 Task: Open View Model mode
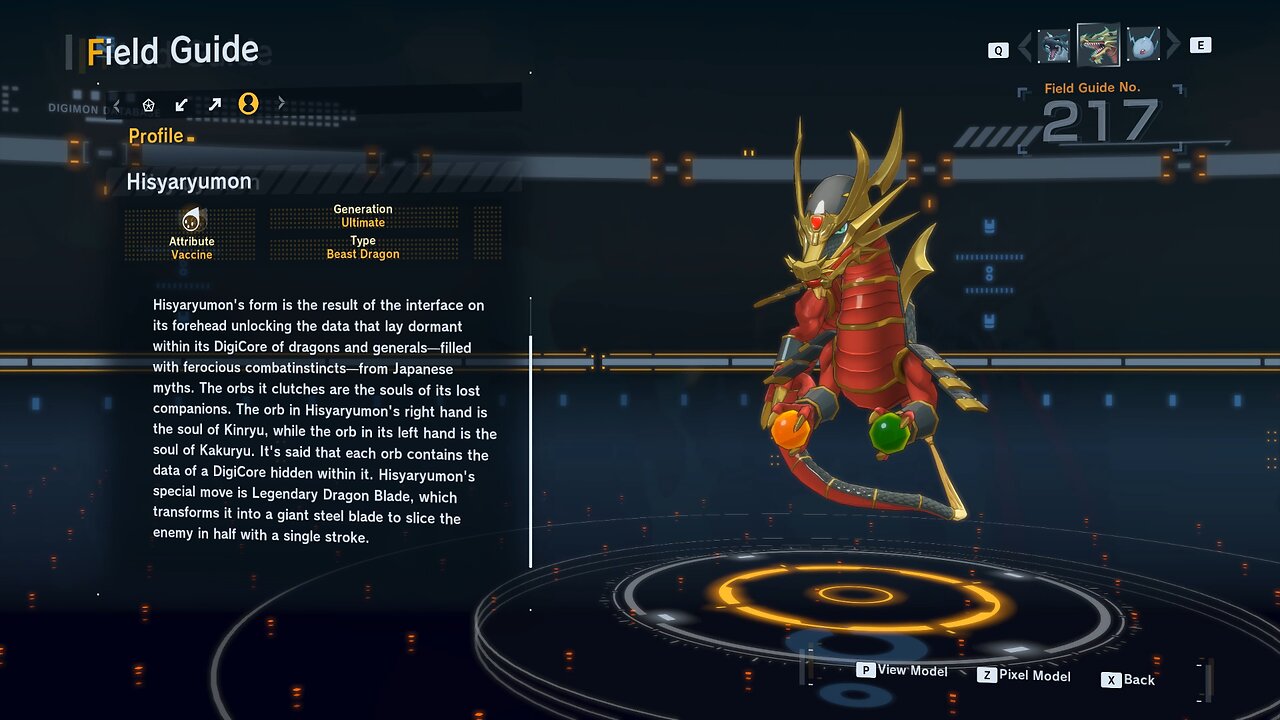tap(902, 671)
